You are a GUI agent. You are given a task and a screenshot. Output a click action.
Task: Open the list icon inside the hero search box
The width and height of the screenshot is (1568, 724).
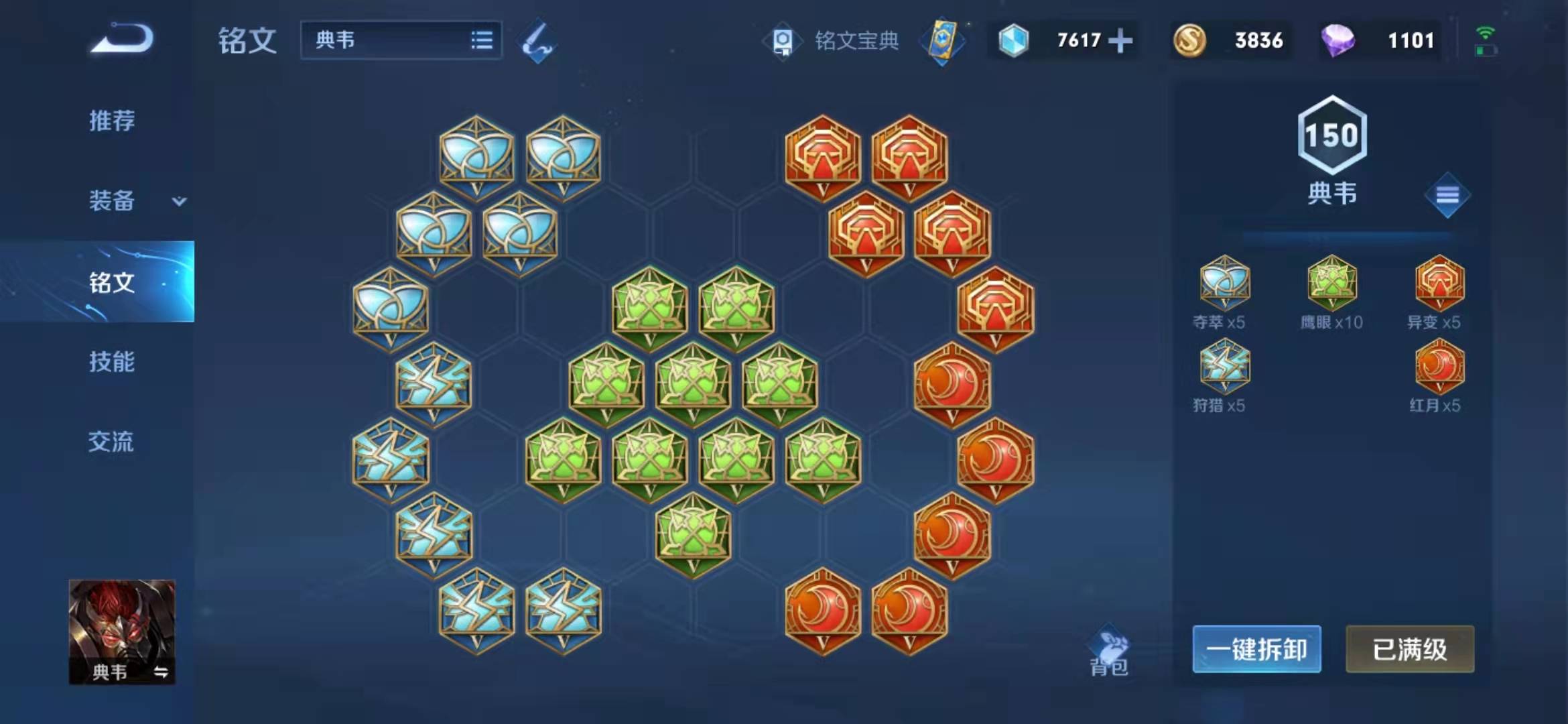[x=484, y=40]
